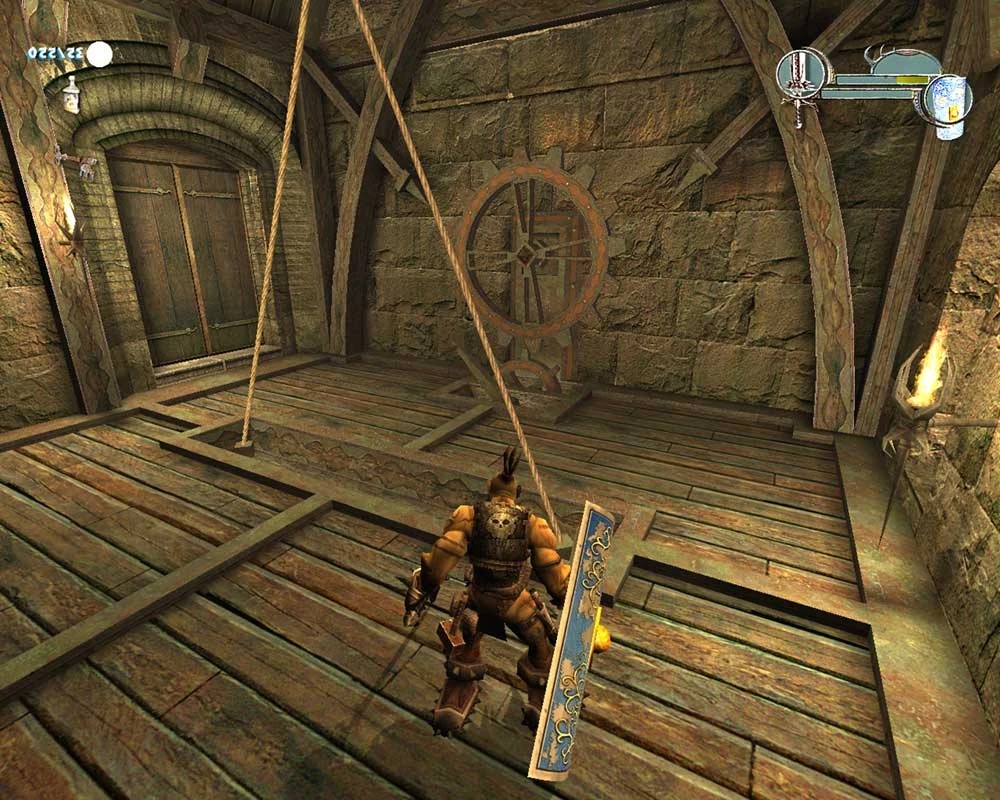Click the white bottle item icon

click(x=72, y=97)
